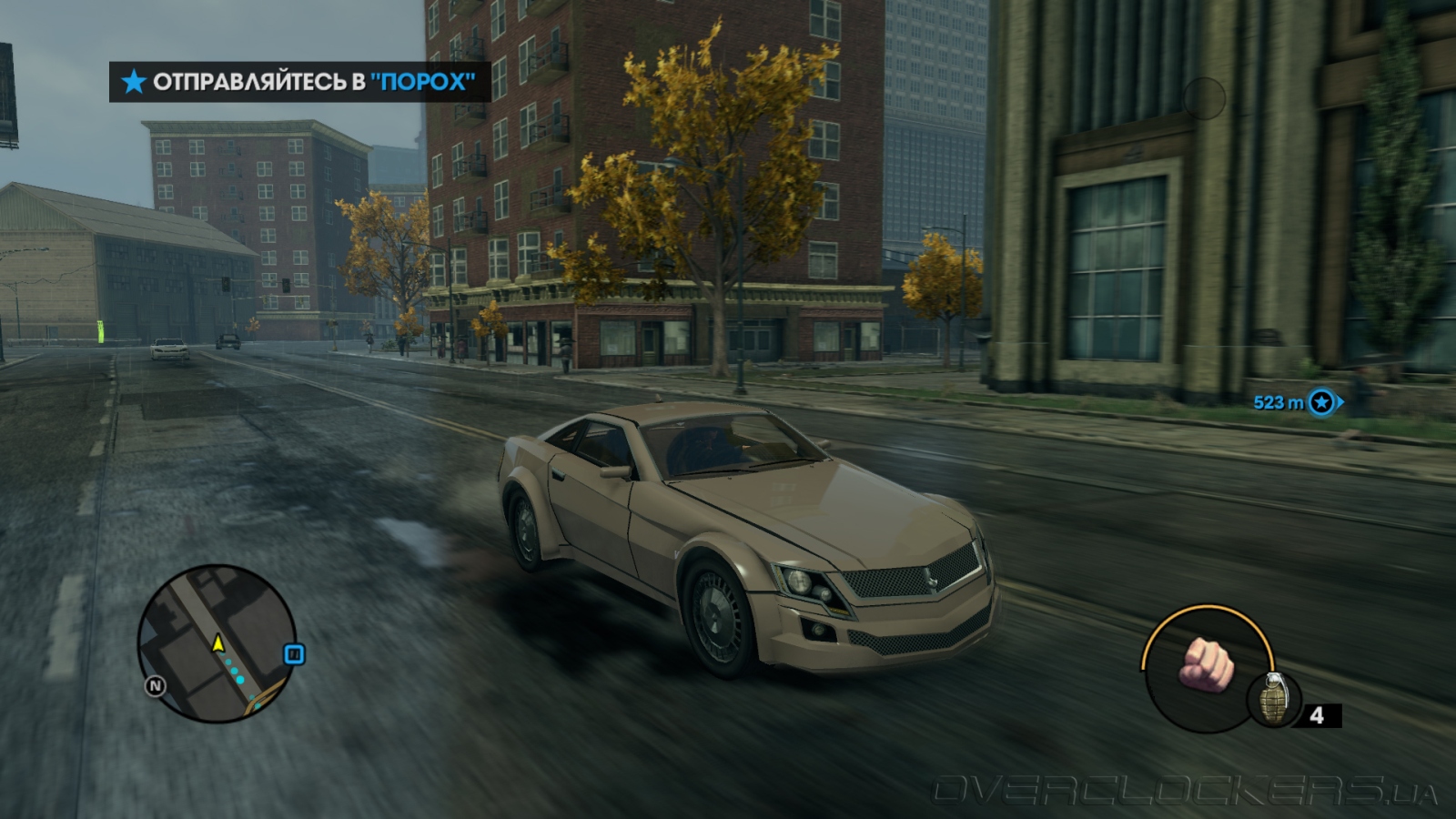Image resolution: width=1456 pixels, height=819 pixels.
Task: Click the 523 m waypoint star marker
Action: 1321,401
